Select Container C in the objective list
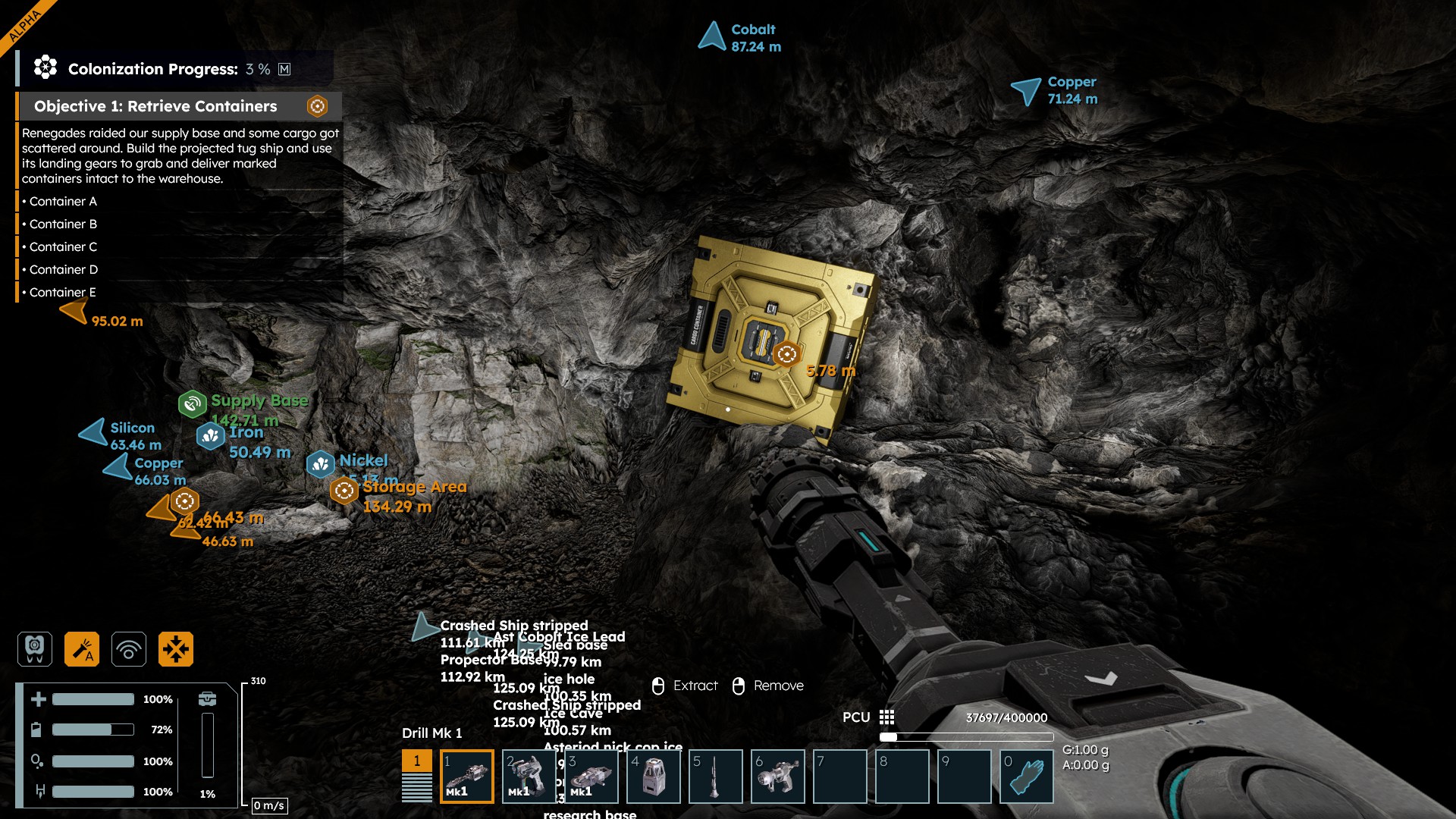Image resolution: width=1456 pixels, height=819 pixels. 63,247
